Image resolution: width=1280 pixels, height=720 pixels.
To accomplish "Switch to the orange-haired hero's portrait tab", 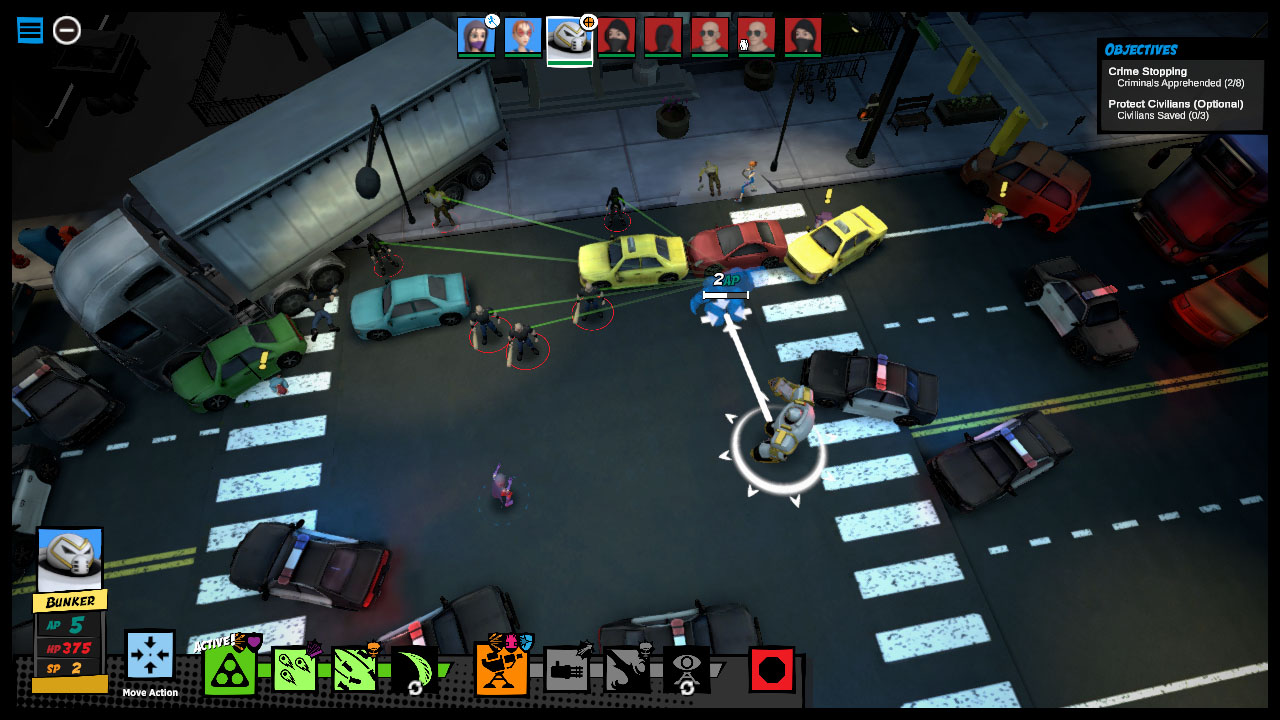I will click(x=521, y=38).
